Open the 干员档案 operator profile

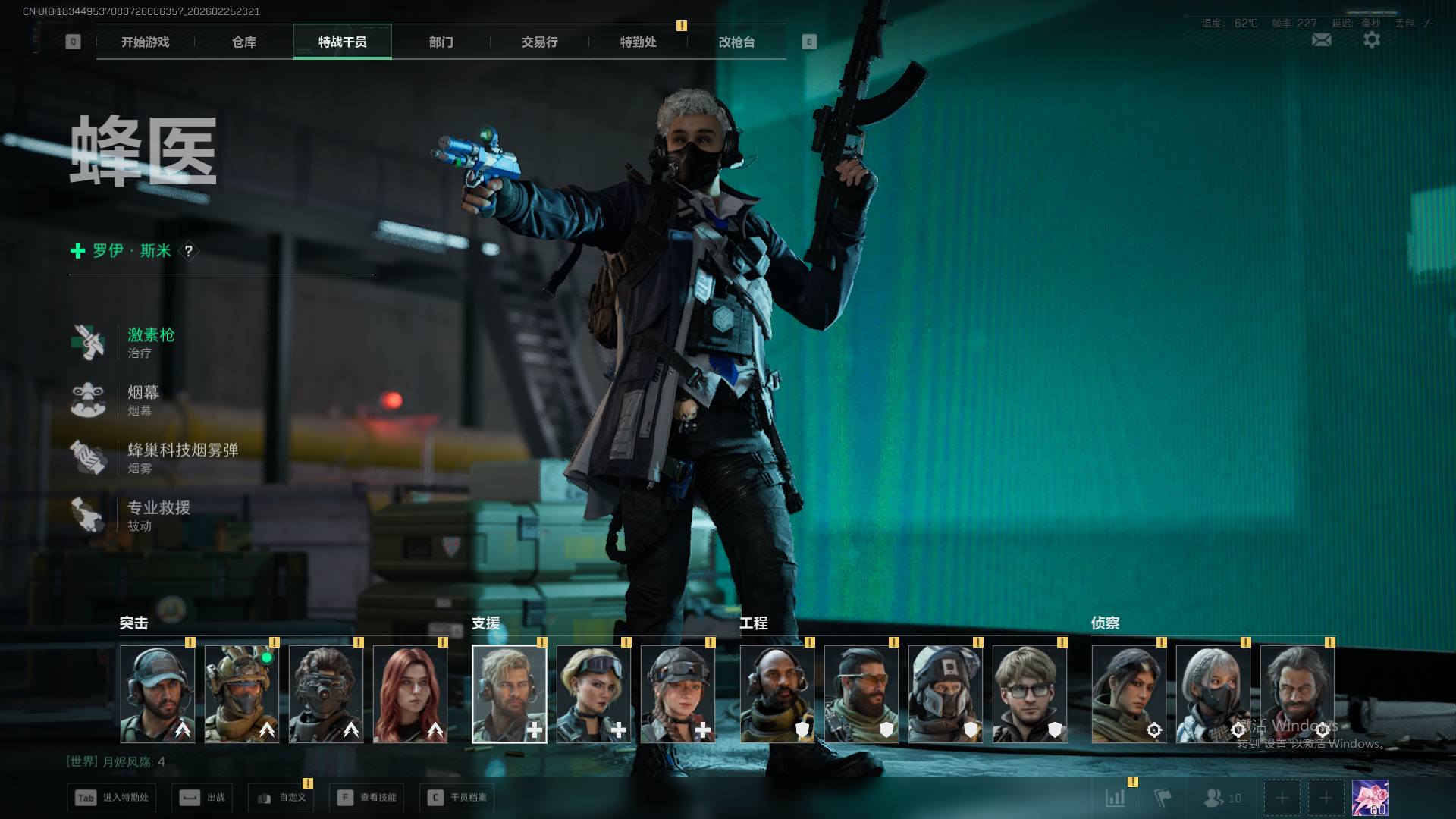point(457,798)
